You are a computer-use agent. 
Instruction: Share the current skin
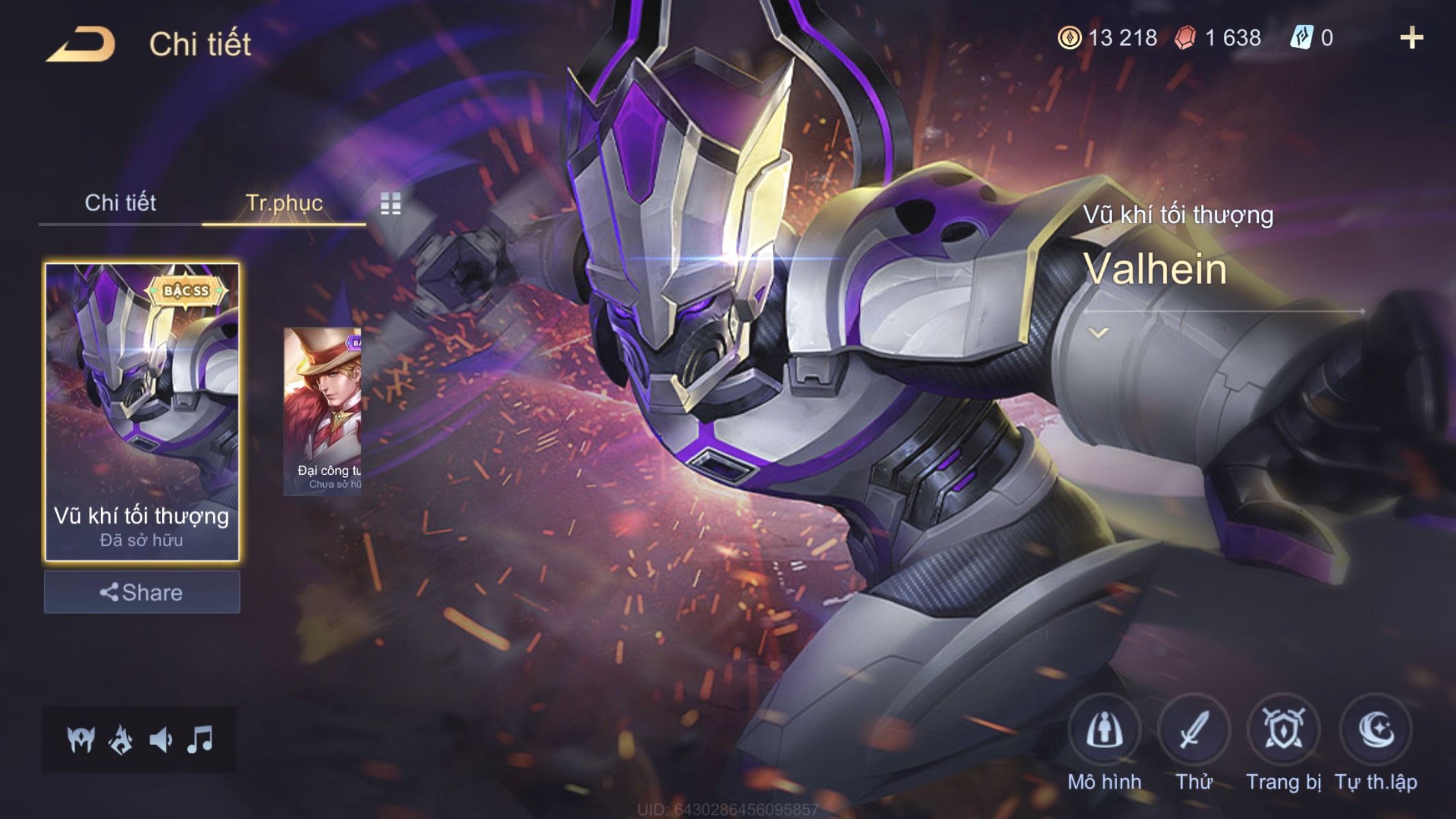(x=142, y=592)
